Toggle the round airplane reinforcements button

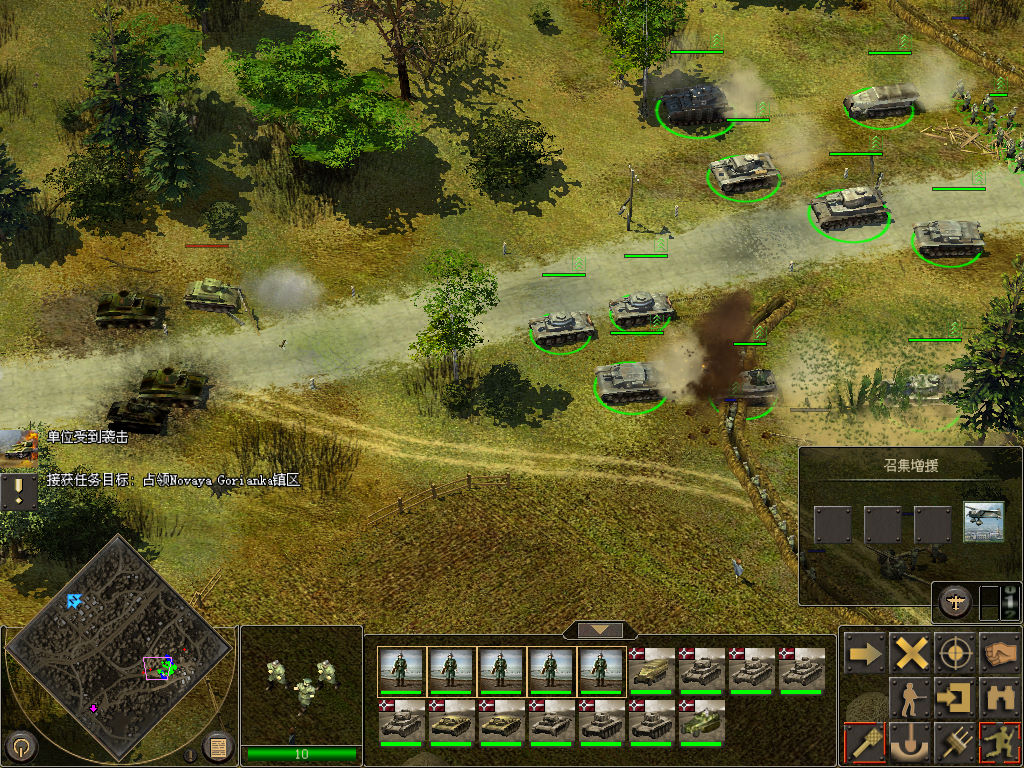pyautogui.click(x=955, y=601)
